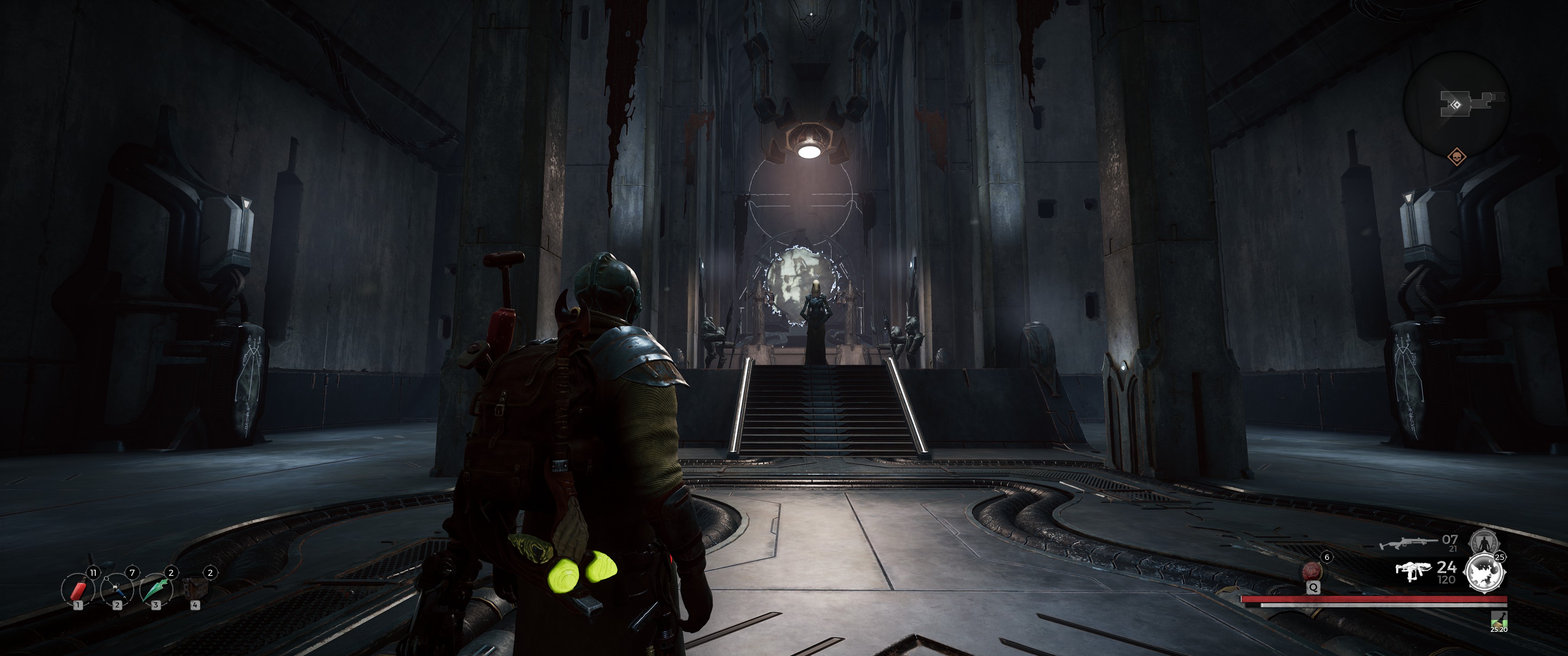Use the red bottle consumable in slot 1
This screenshot has width=1568, height=656.
coord(78,589)
